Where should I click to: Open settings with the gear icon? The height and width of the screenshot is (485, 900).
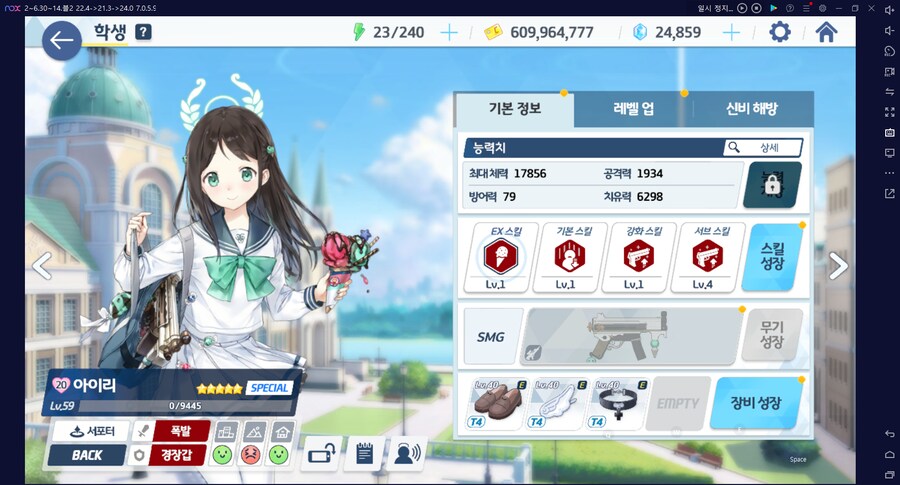779,32
